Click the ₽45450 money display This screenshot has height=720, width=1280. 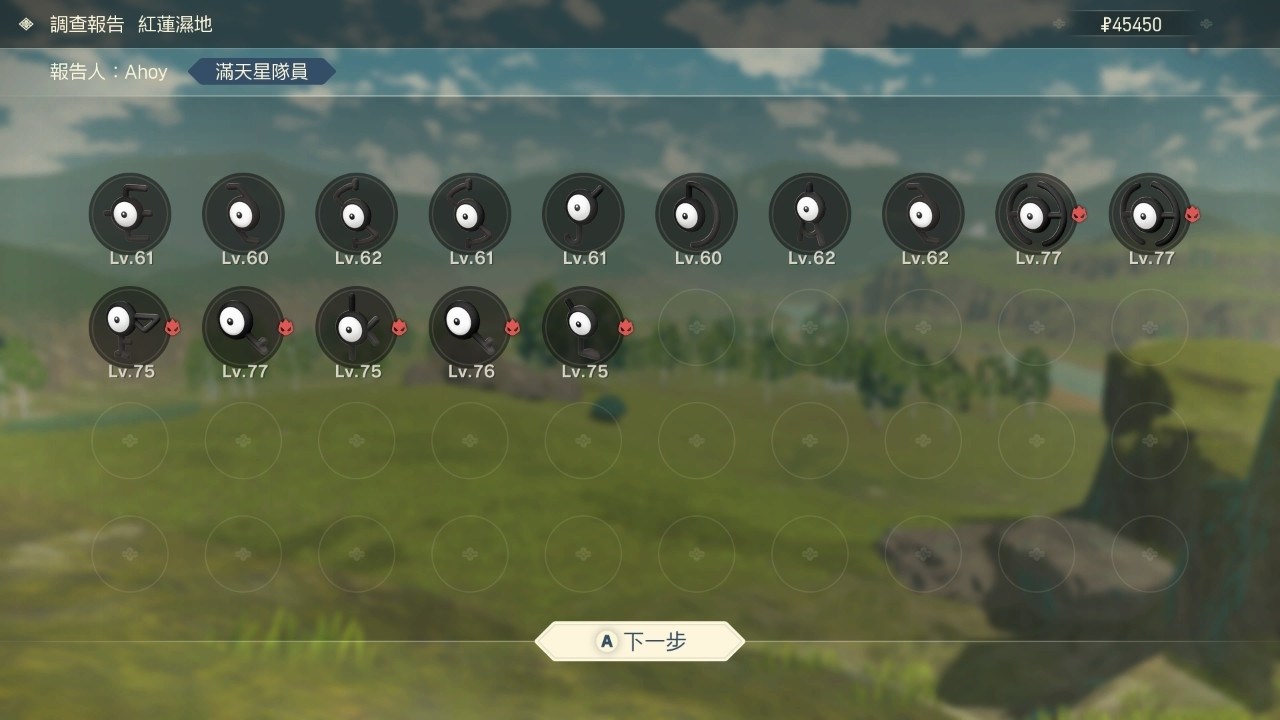1133,24
